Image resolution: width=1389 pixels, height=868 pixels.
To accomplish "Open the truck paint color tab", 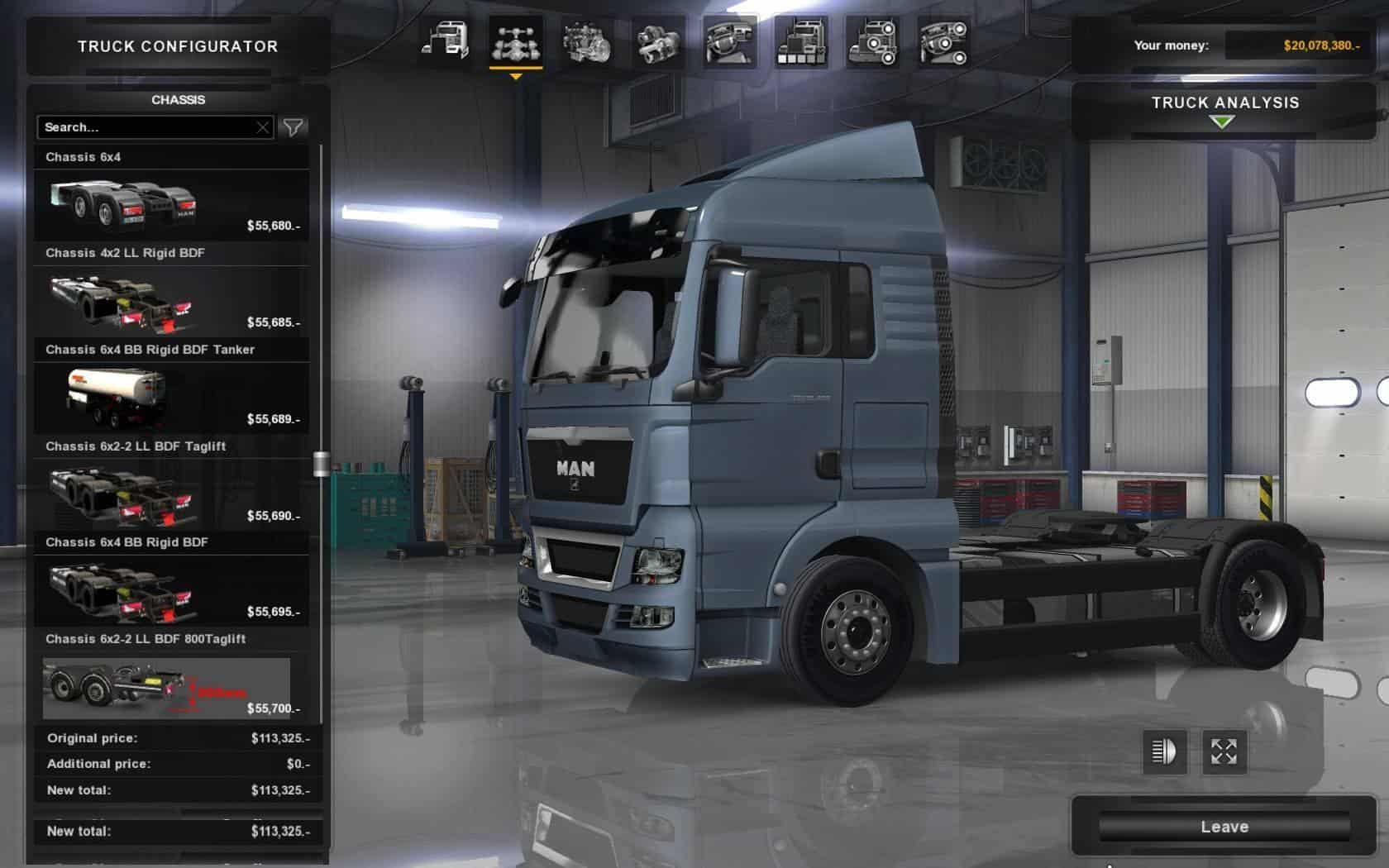I will [x=801, y=42].
